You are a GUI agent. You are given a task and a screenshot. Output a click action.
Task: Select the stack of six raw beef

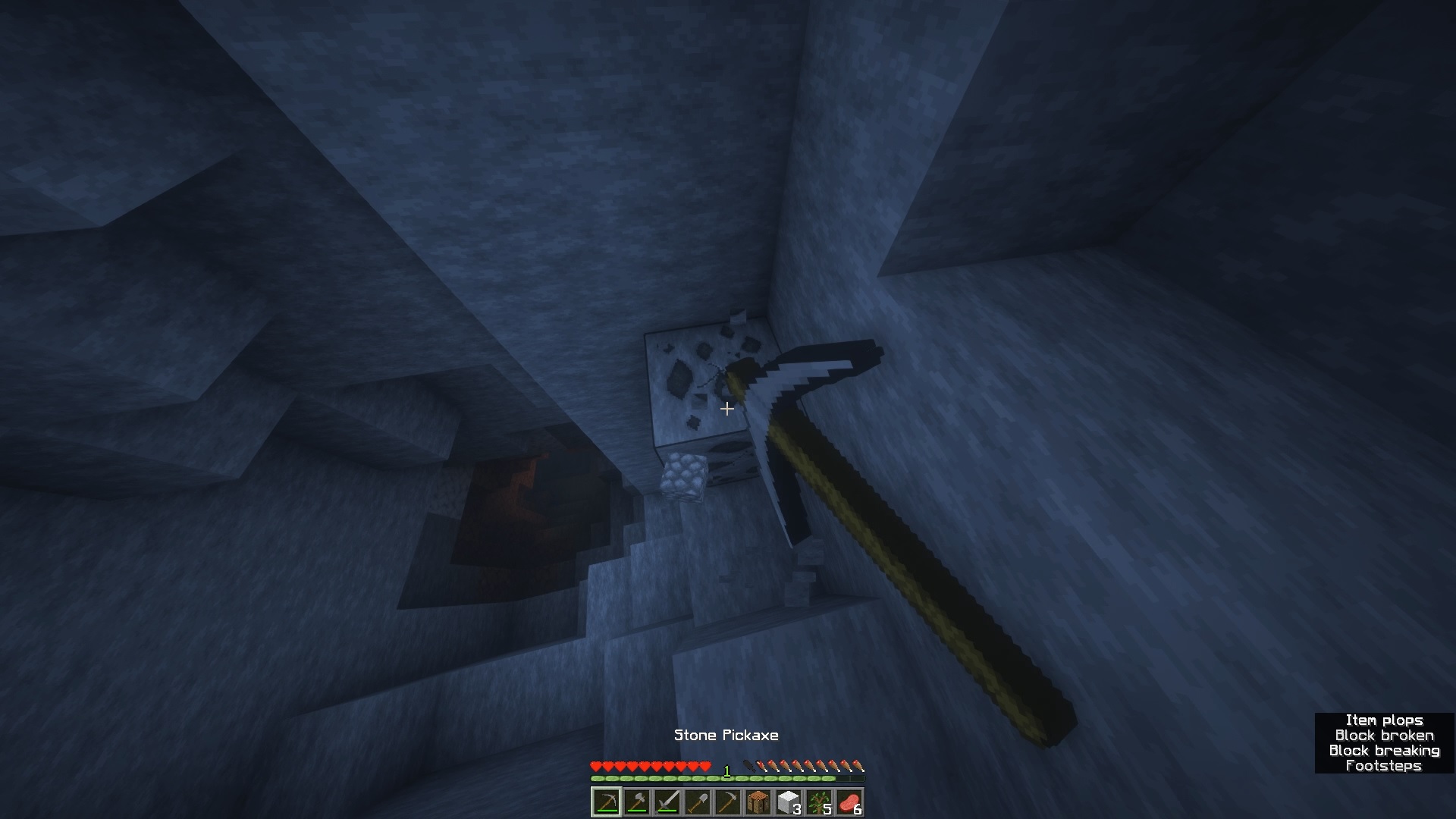pos(851,800)
